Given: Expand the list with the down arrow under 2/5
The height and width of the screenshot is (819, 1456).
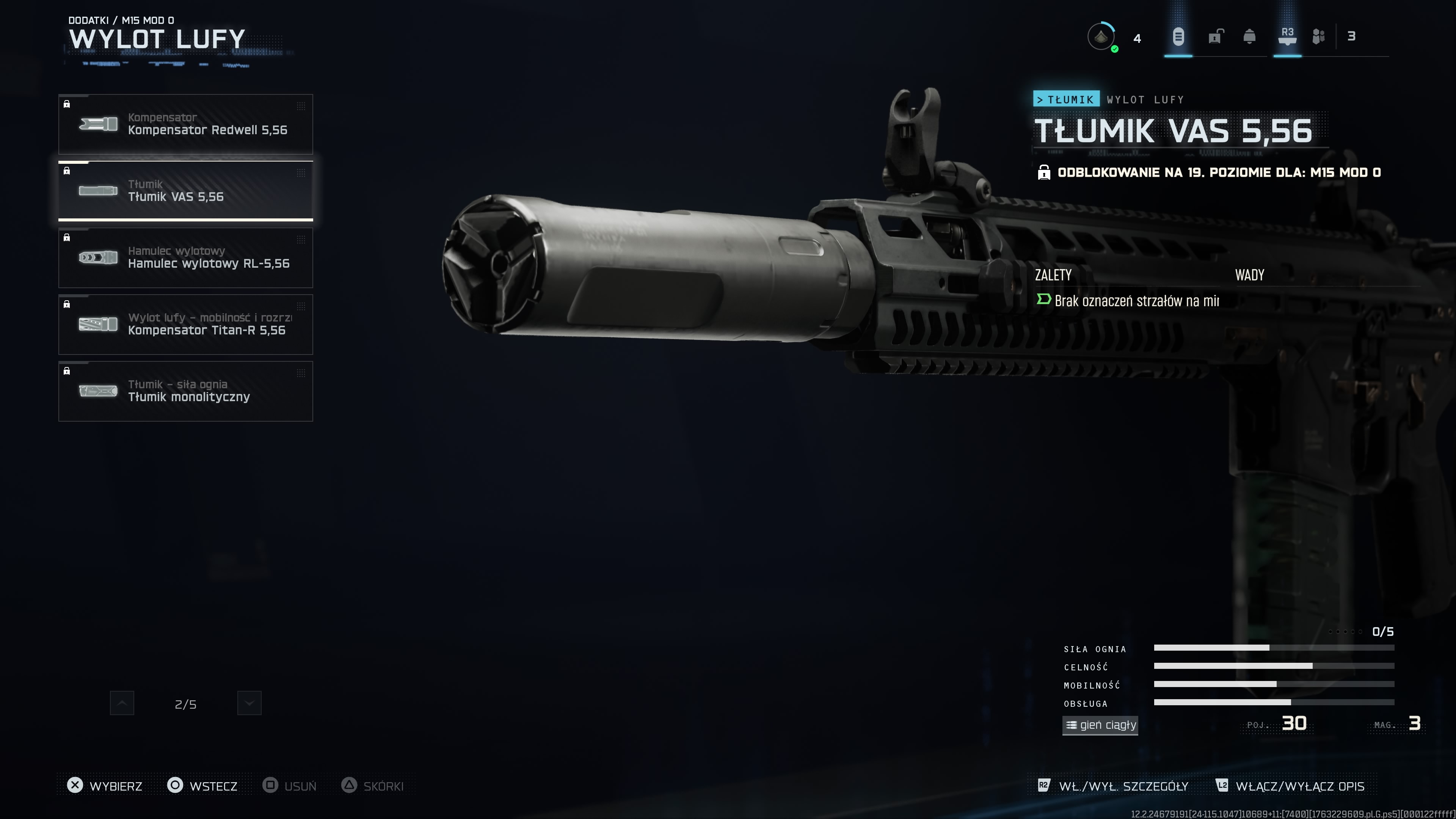Looking at the screenshot, I should pyautogui.click(x=249, y=703).
